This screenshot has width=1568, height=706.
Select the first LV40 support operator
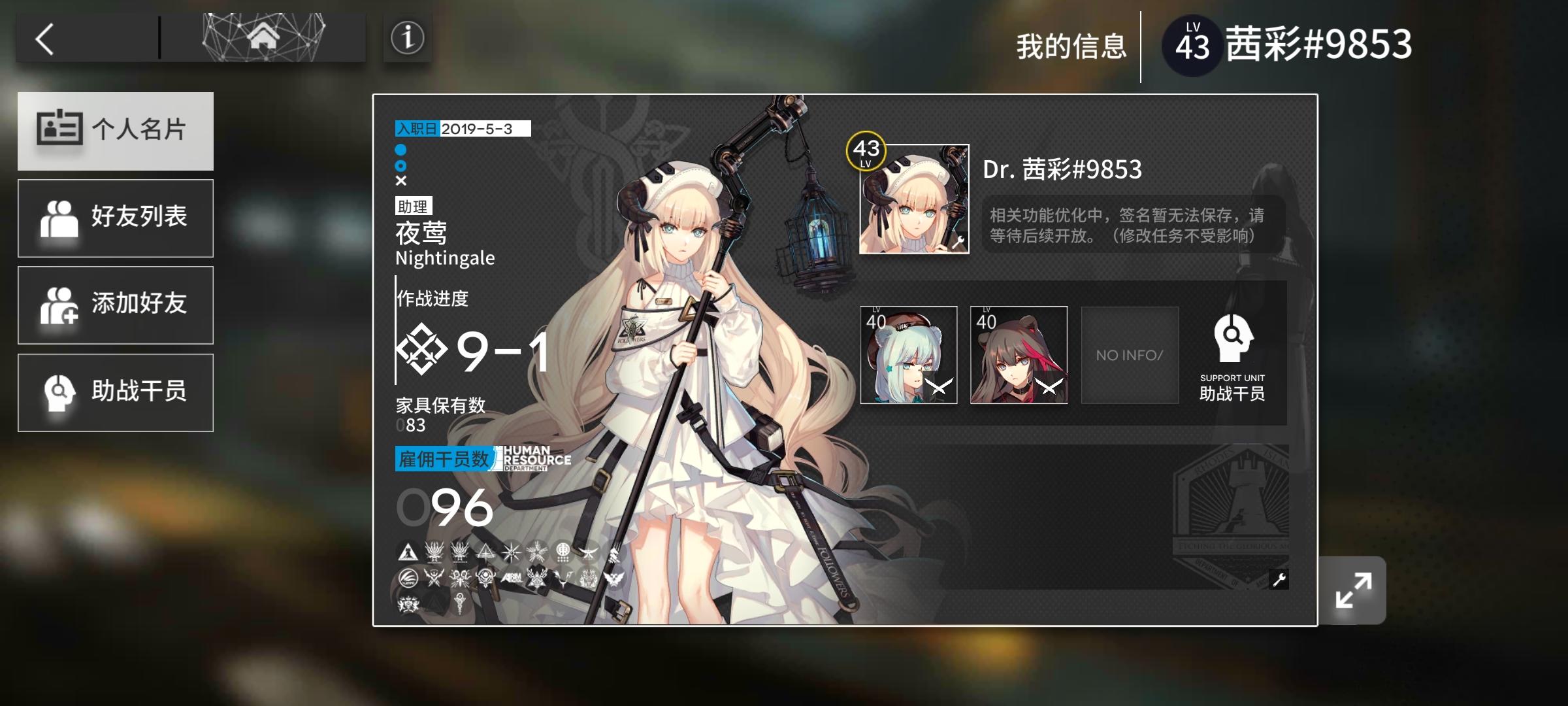pos(908,355)
